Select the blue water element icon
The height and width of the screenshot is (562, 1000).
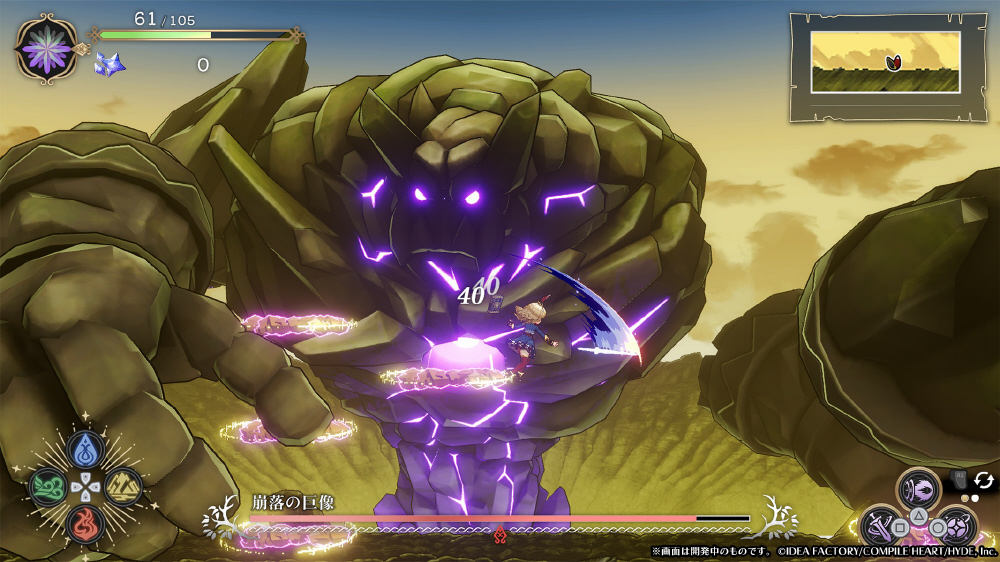pyautogui.click(x=86, y=449)
